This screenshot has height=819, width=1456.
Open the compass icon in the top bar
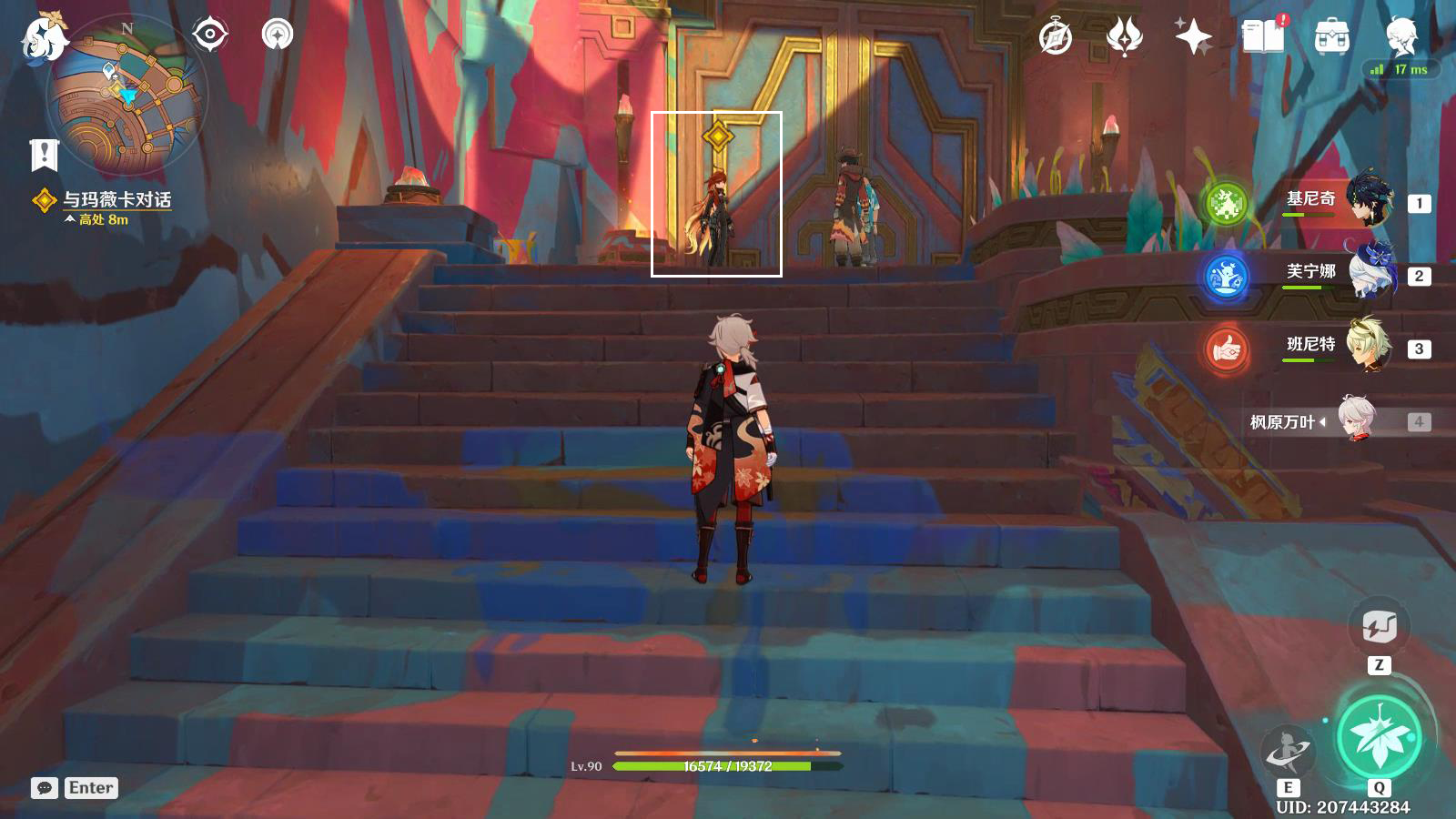(x=1056, y=37)
